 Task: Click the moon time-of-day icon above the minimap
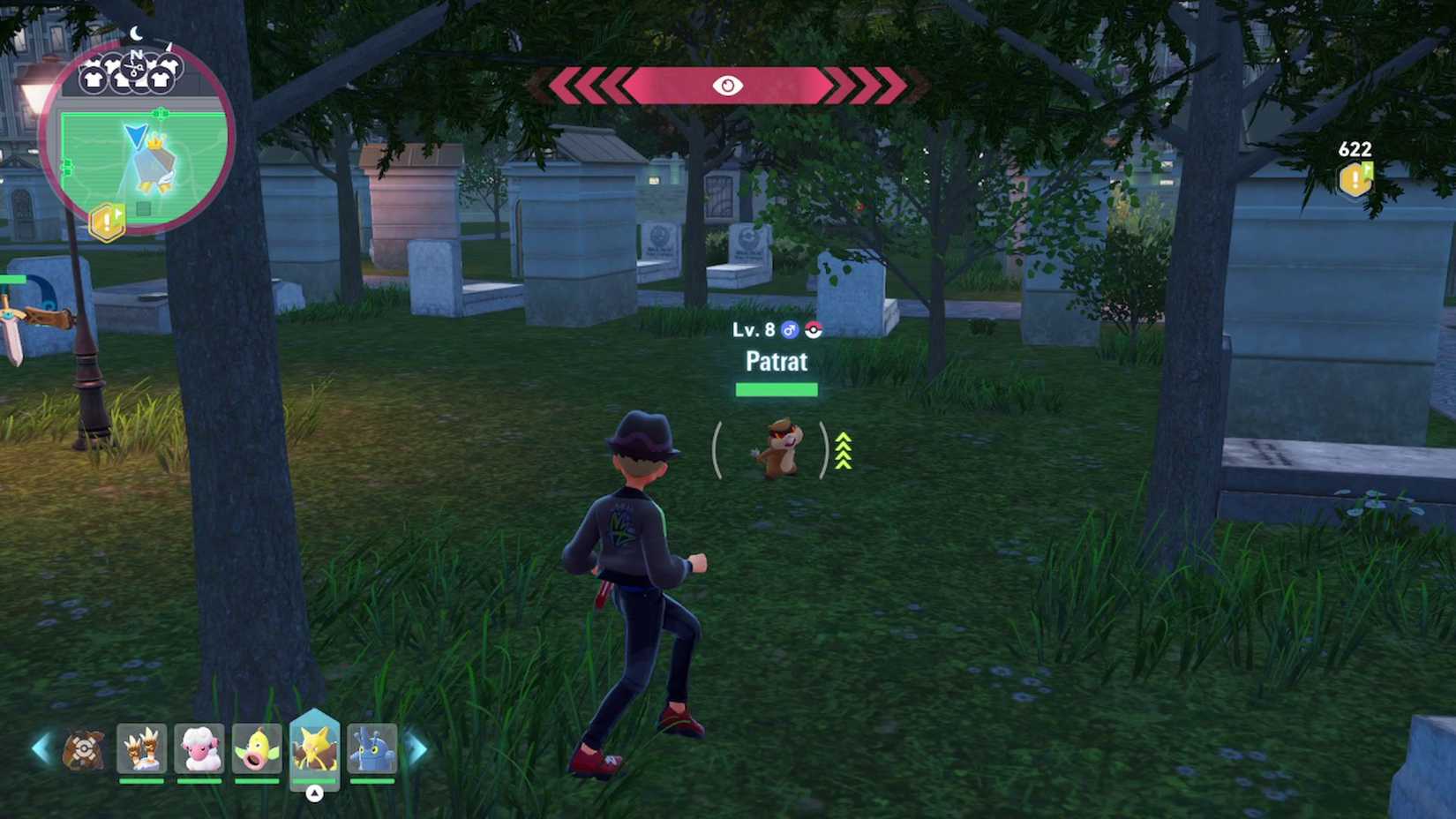pyautogui.click(x=137, y=34)
